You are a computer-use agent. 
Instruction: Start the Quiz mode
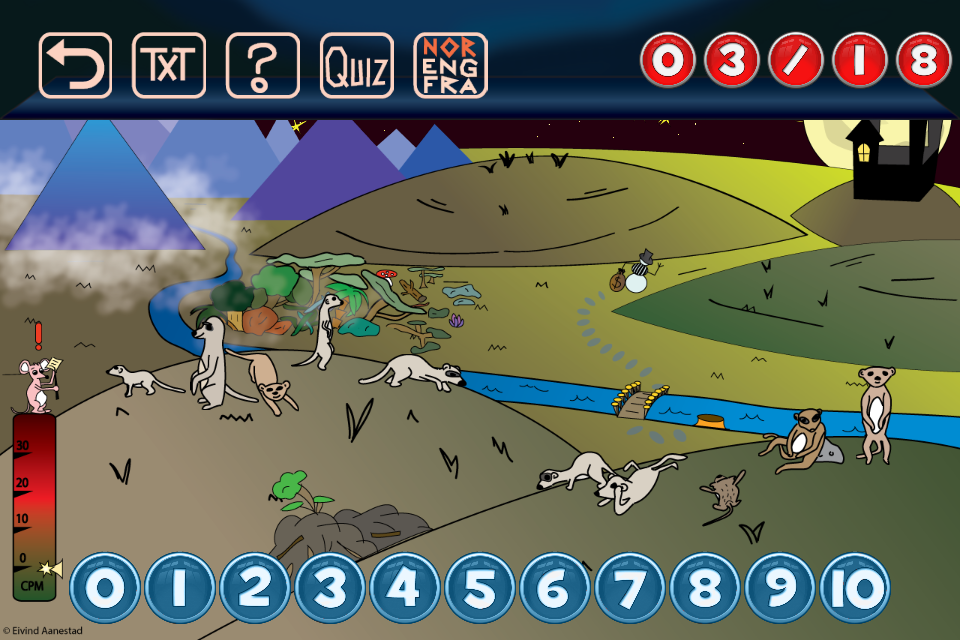357,66
